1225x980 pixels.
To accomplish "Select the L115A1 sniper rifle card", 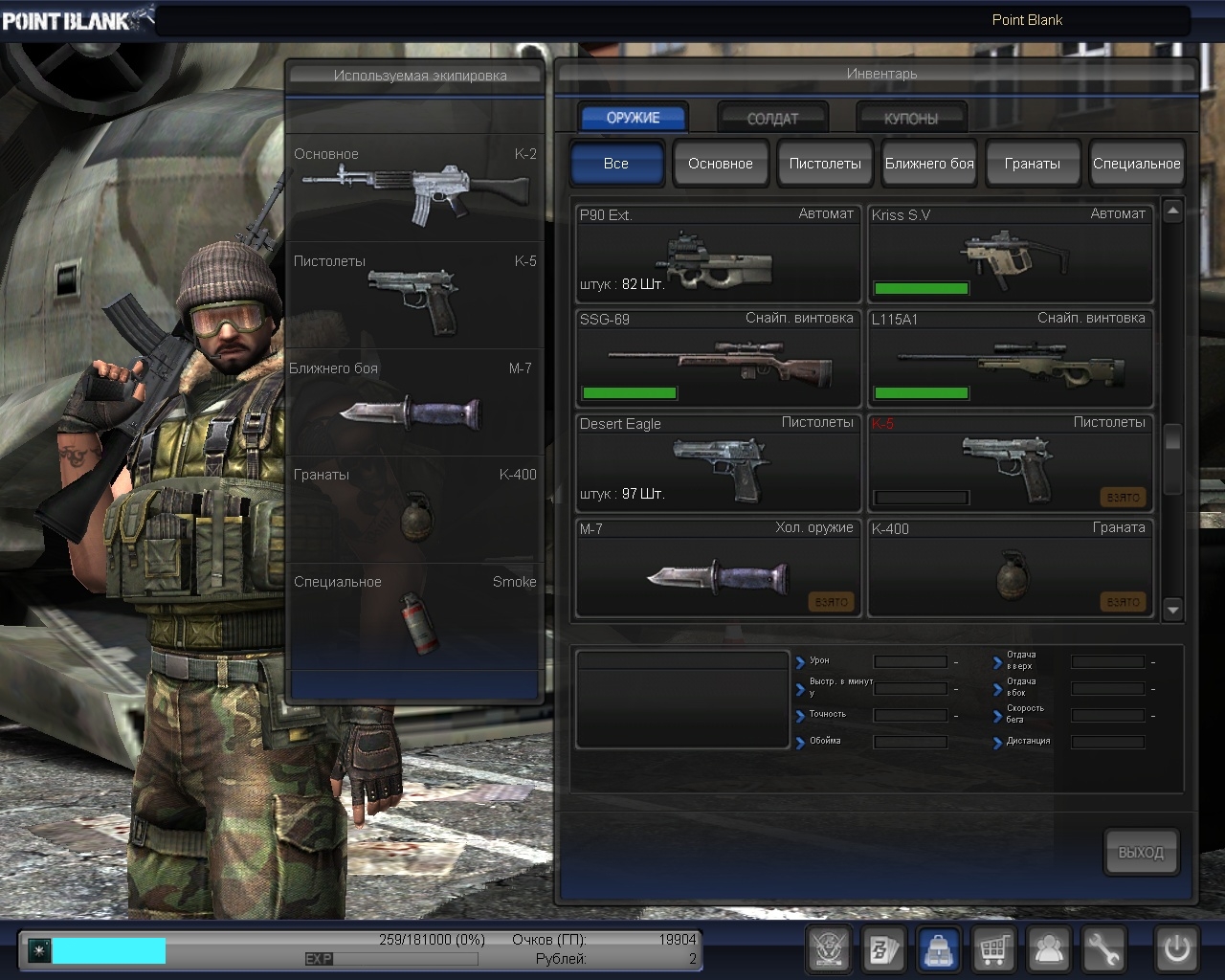I will coord(1011,359).
